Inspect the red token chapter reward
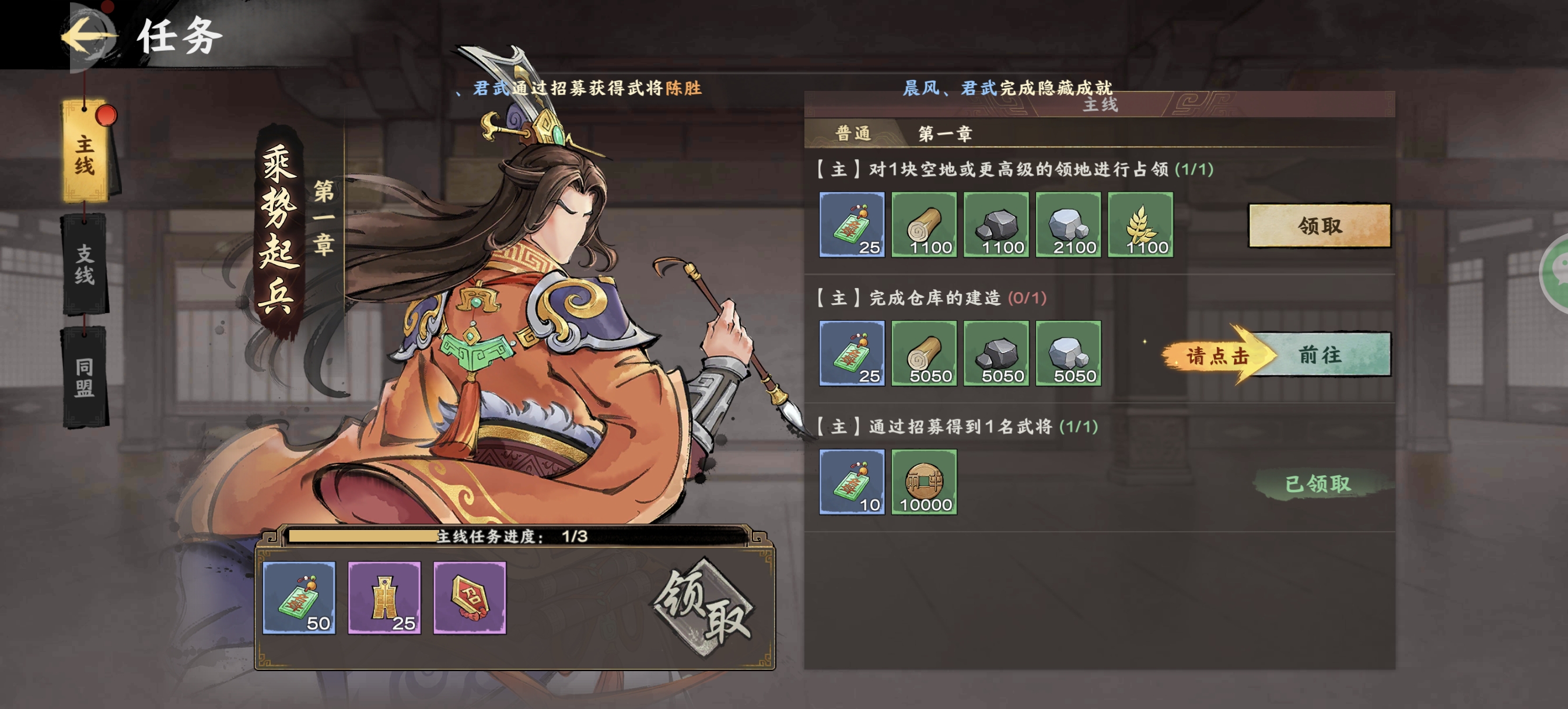Screen dimensions: 1568x709 470,598
